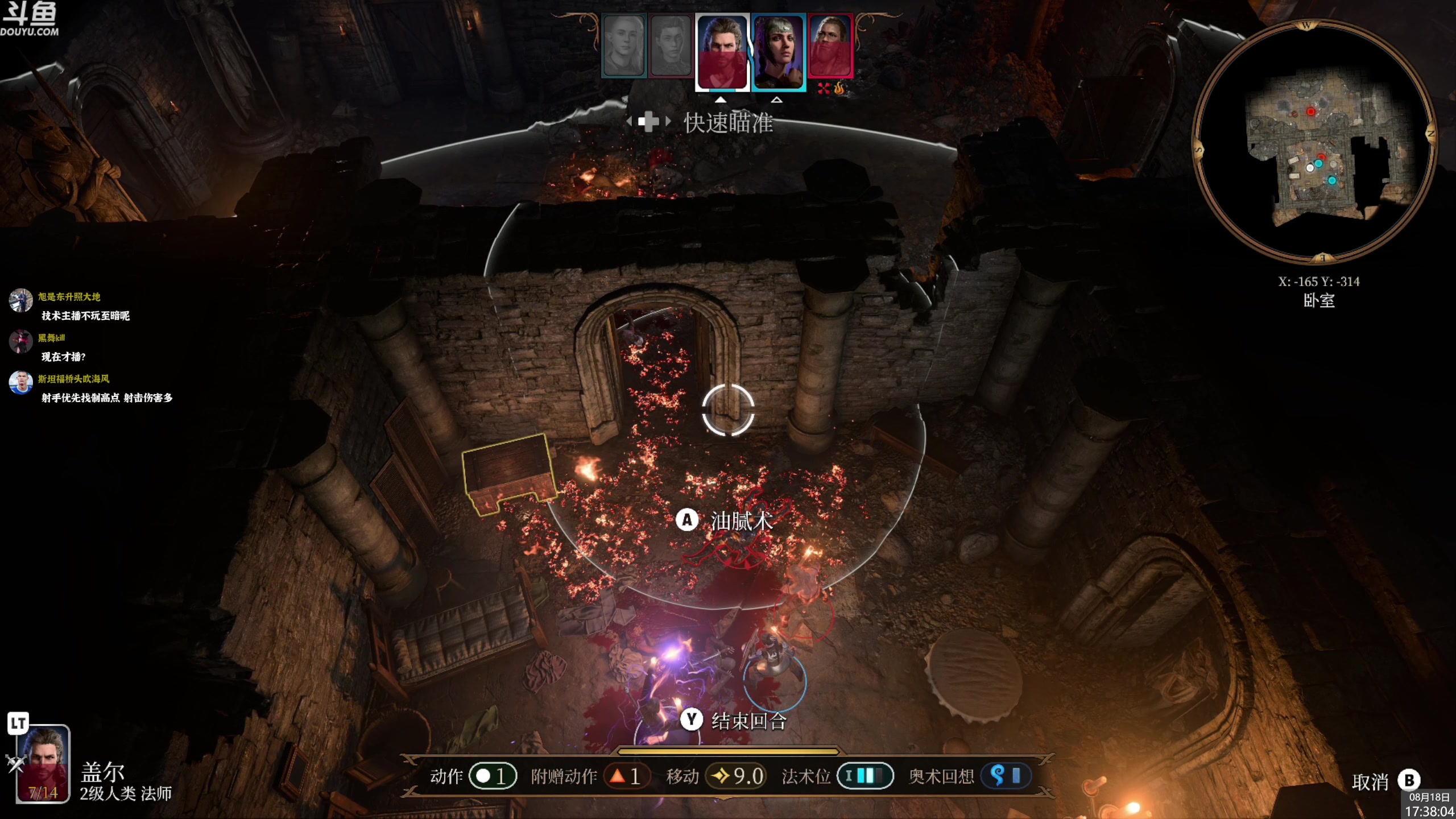
Task: Click the Douyu logo watermark
Action: pos(30,18)
